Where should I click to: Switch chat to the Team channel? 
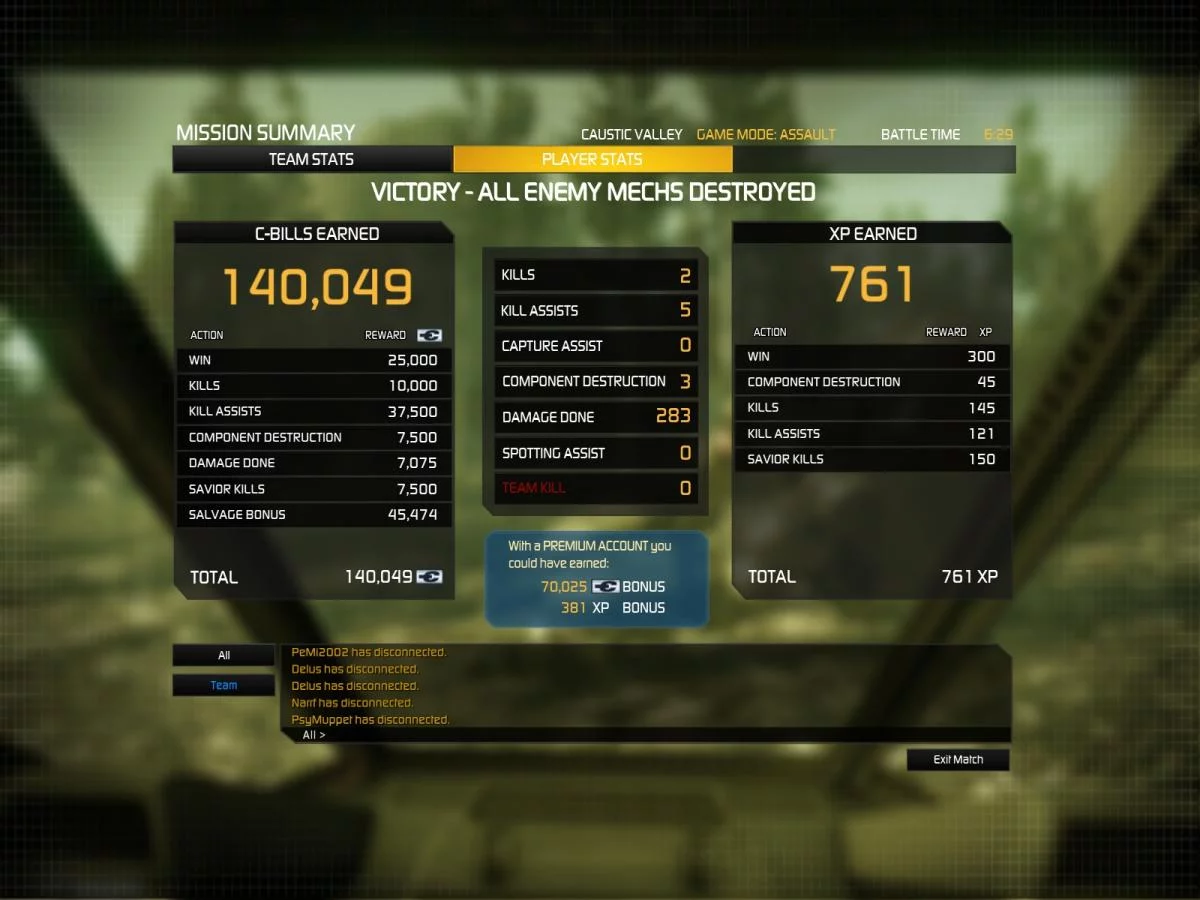[x=224, y=686]
